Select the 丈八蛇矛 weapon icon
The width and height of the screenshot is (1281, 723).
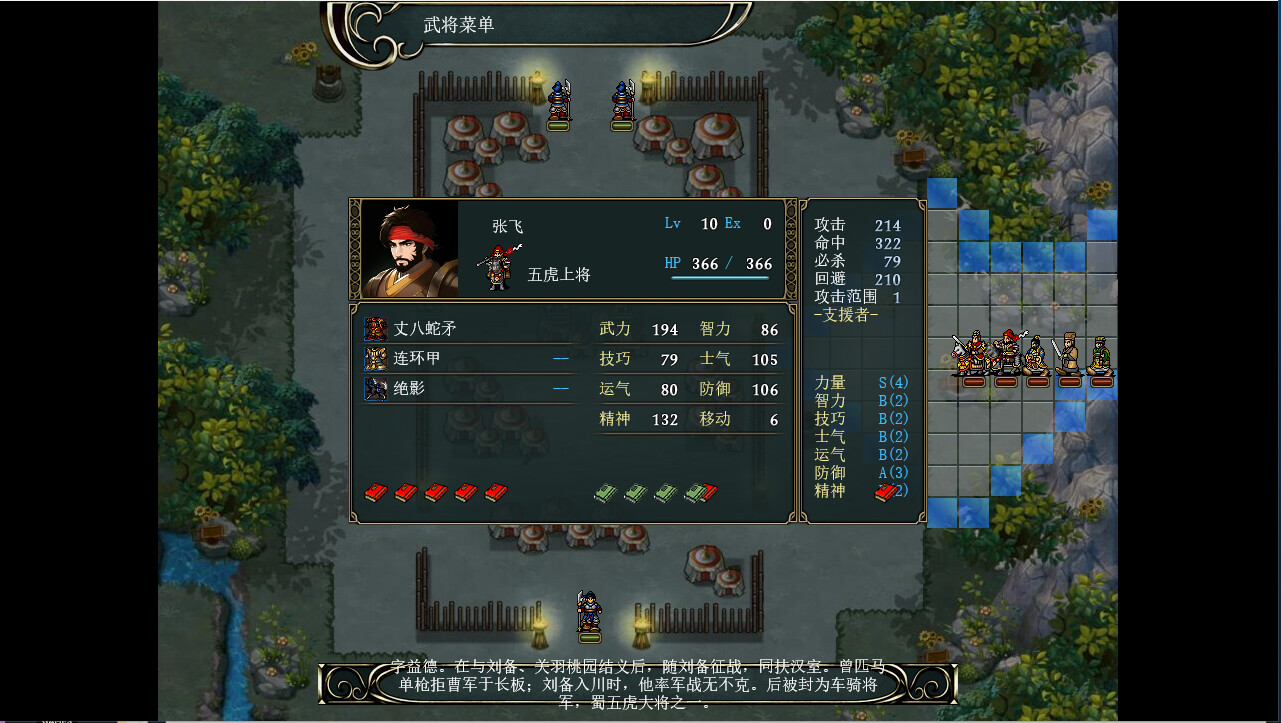click(377, 327)
